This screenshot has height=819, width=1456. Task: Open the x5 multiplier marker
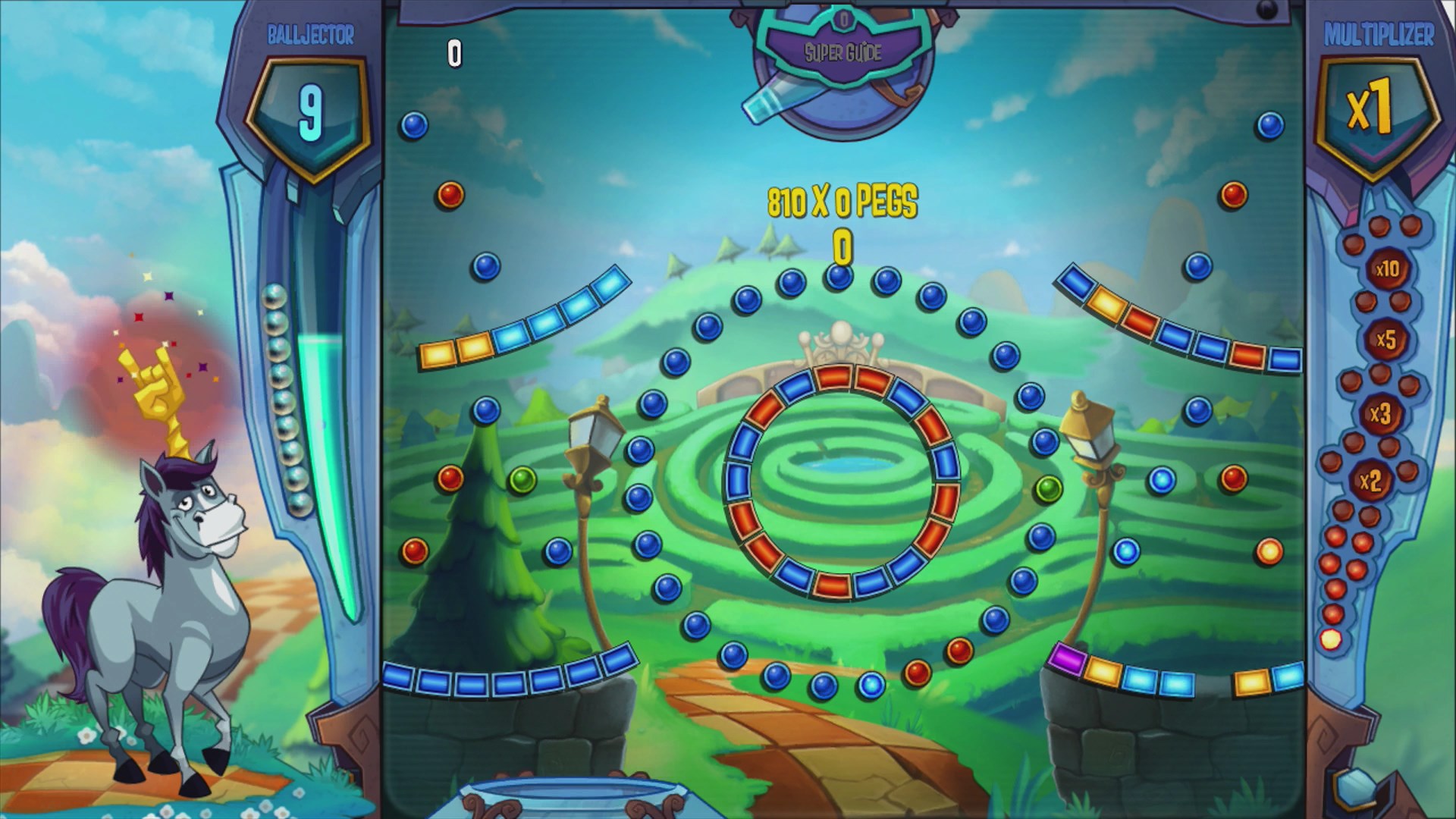(x=1388, y=341)
